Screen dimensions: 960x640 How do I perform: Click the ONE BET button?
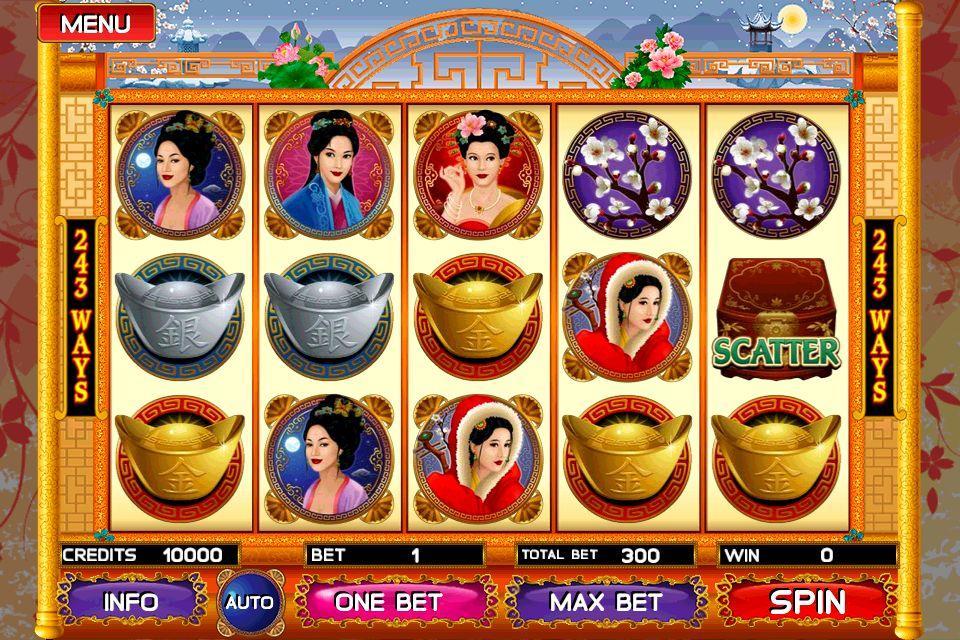[x=387, y=602]
